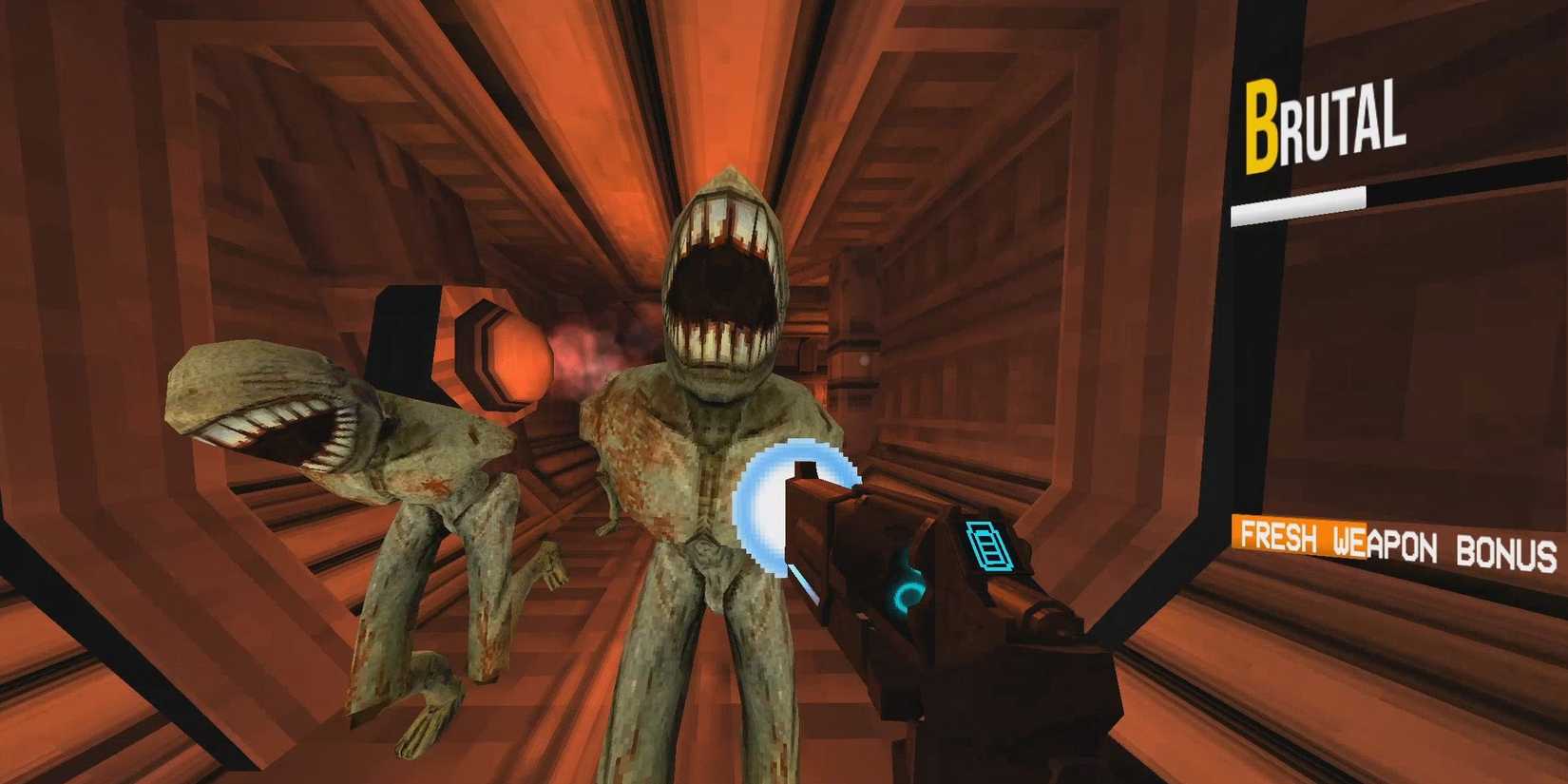The width and height of the screenshot is (1568, 784).
Task: Click the cyan battery ammo icon on the gun
Action: [988, 545]
